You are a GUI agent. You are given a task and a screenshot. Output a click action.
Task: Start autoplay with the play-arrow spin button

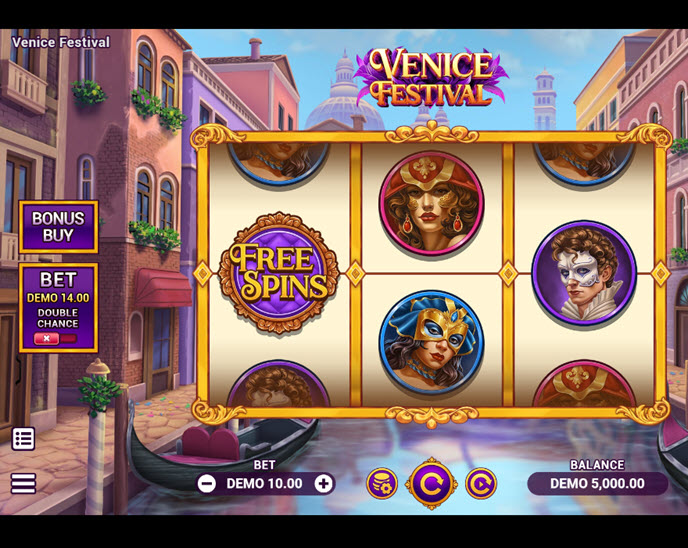point(480,484)
